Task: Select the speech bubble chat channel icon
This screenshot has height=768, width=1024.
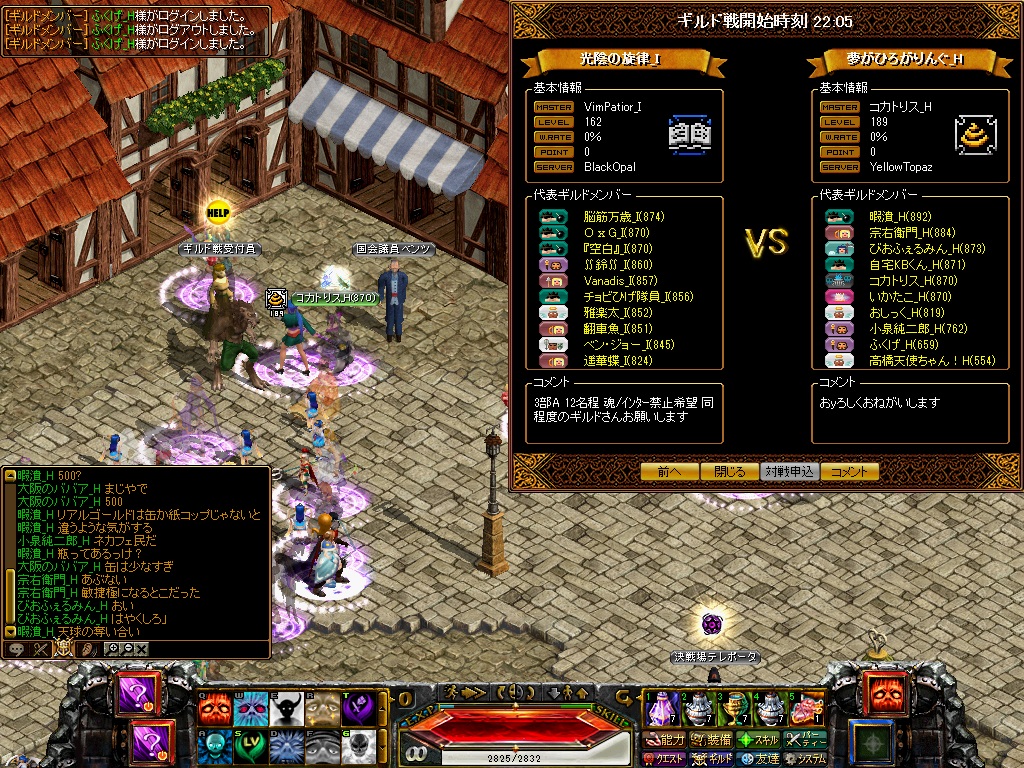Action: click(17, 649)
